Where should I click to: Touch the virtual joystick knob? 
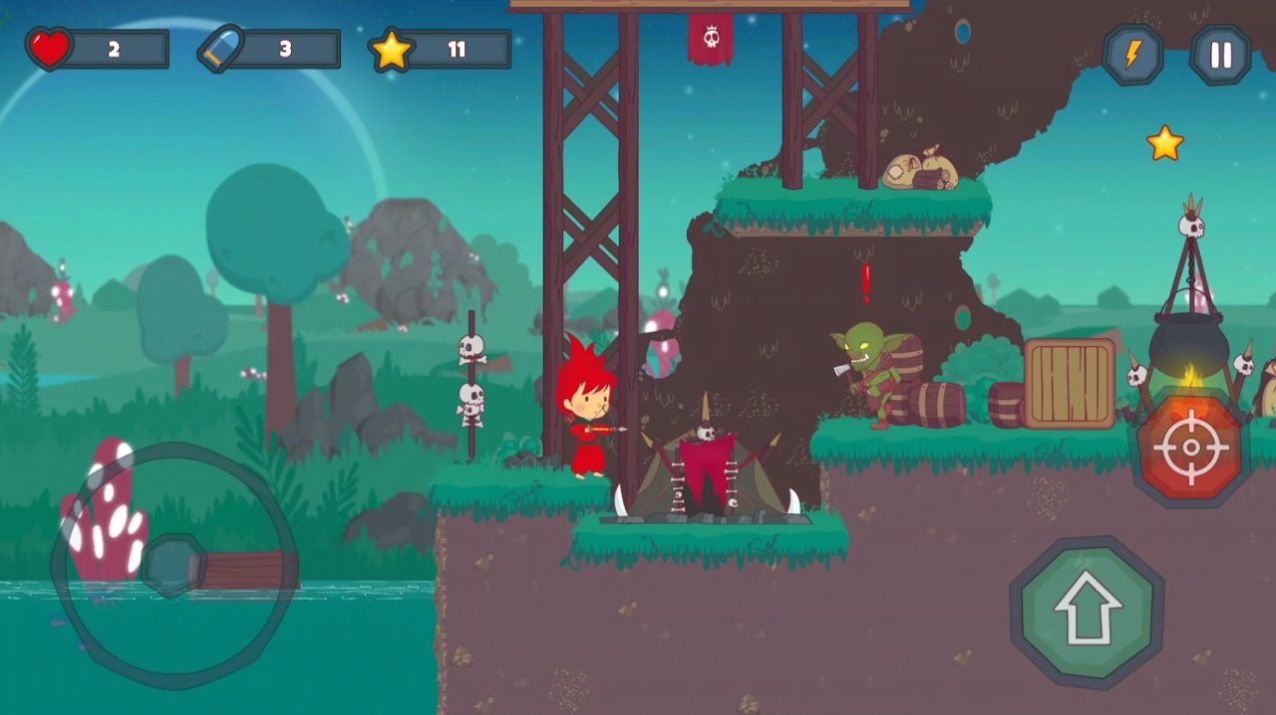pyautogui.click(x=172, y=566)
